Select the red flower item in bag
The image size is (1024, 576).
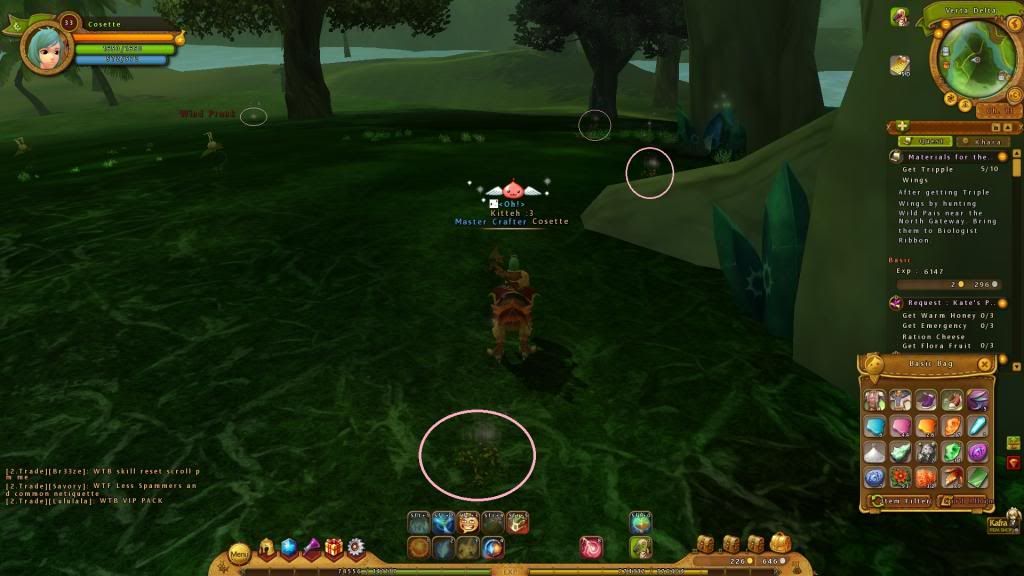click(x=901, y=477)
